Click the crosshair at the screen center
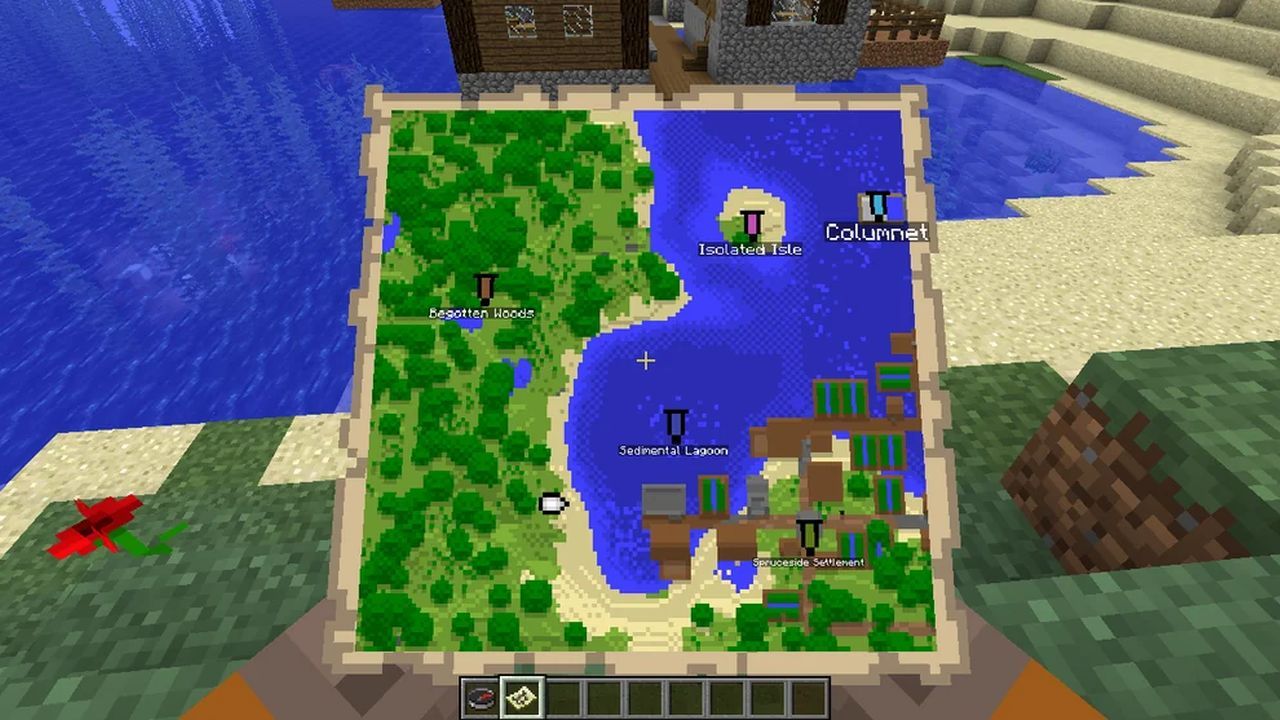1280x720 pixels. pyautogui.click(x=646, y=360)
